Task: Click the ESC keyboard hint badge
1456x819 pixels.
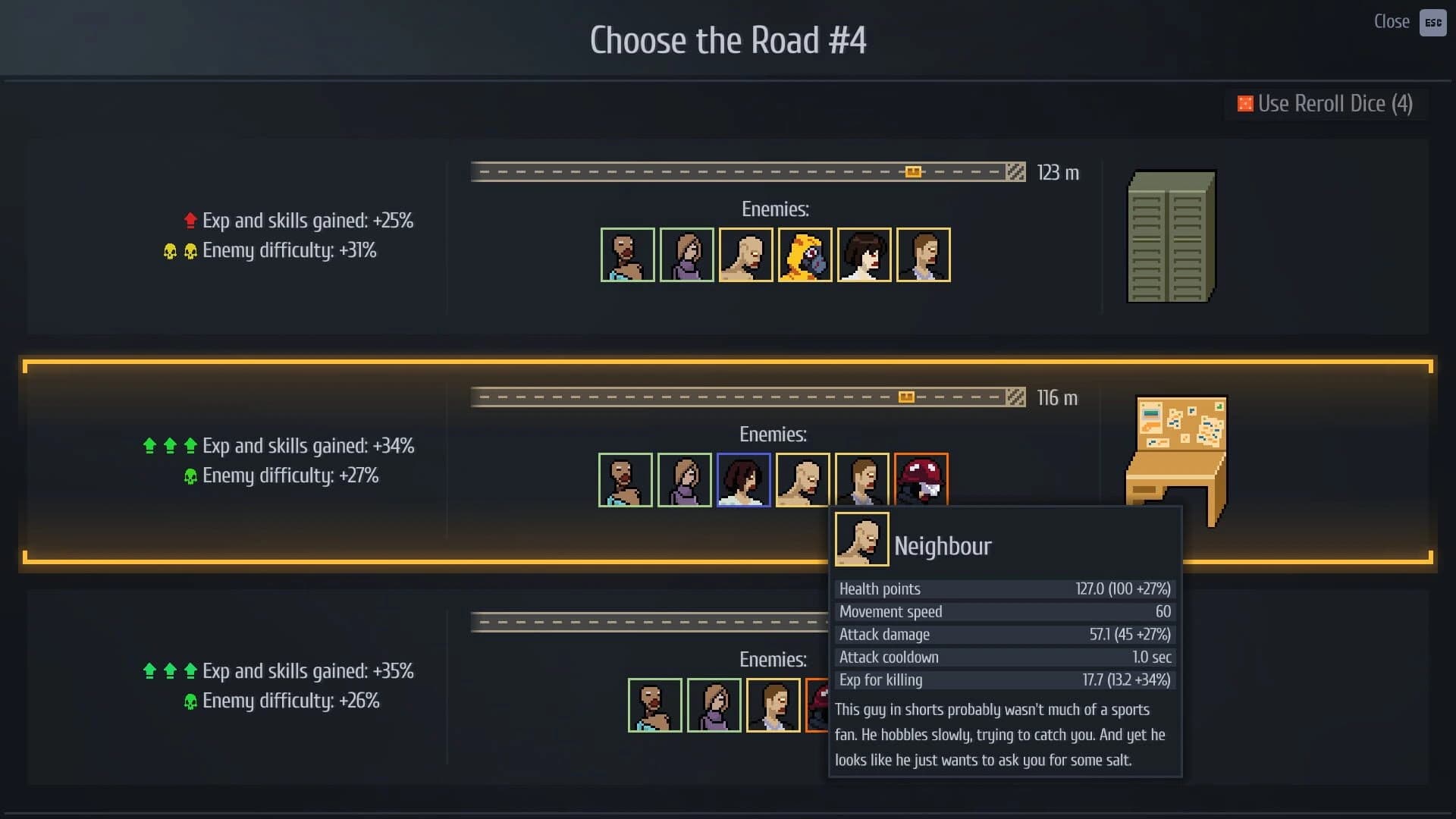Action: coord(1432,23)
